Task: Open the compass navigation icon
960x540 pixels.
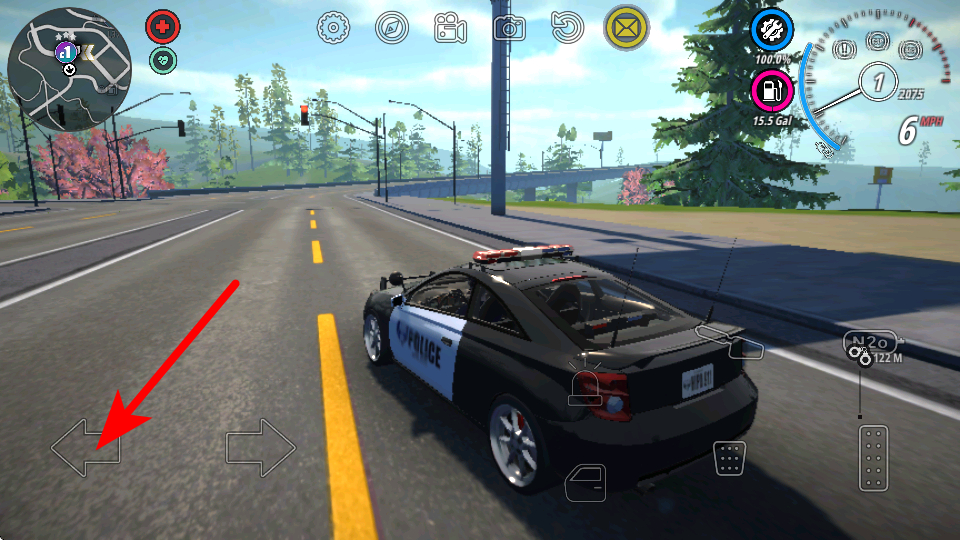Action: coord(392,28)
